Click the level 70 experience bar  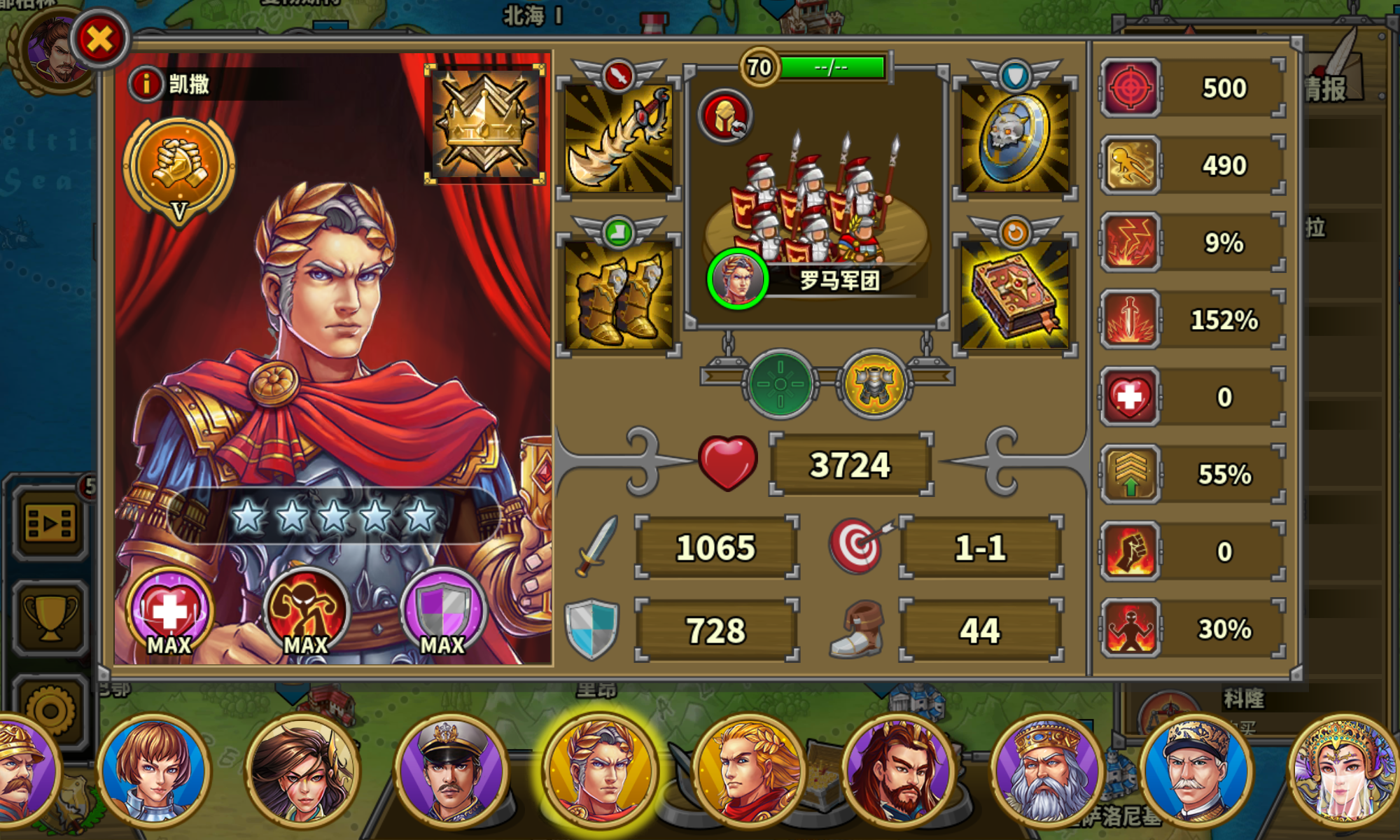click(833, 66)
